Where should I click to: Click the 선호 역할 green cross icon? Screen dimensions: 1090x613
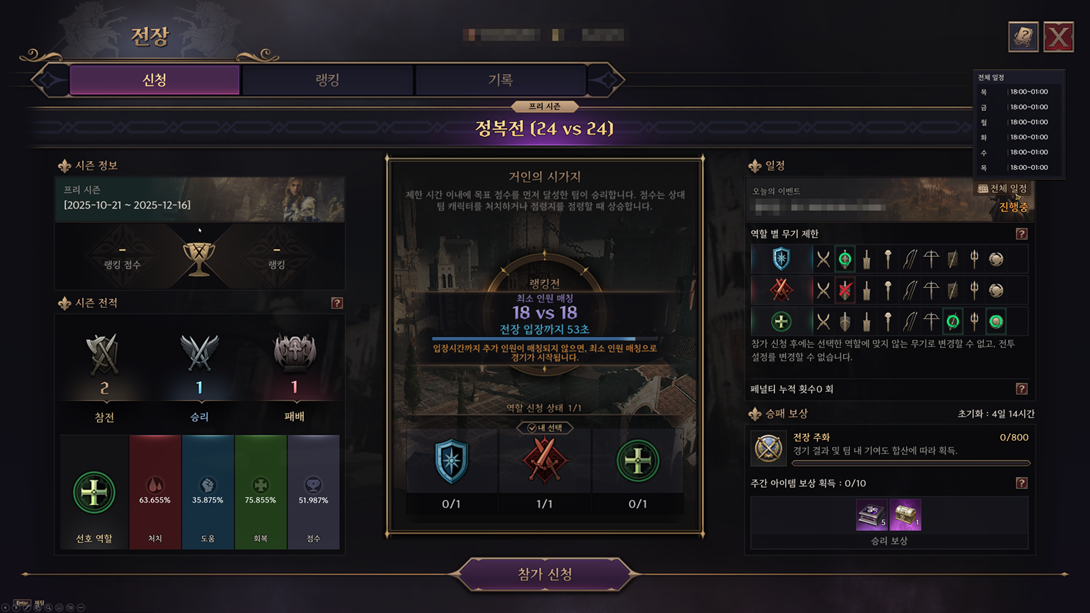coord(94,492)
